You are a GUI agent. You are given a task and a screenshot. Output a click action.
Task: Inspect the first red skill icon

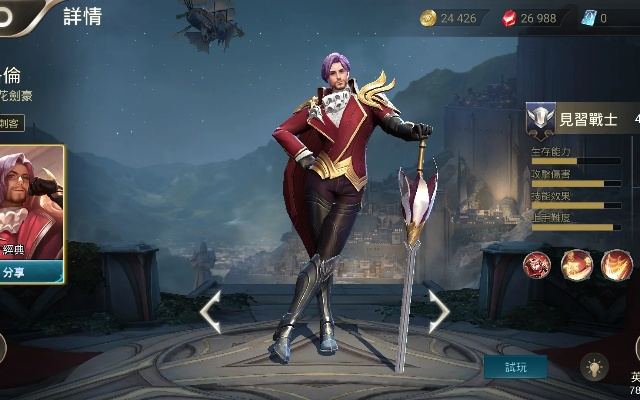[538, 265]
